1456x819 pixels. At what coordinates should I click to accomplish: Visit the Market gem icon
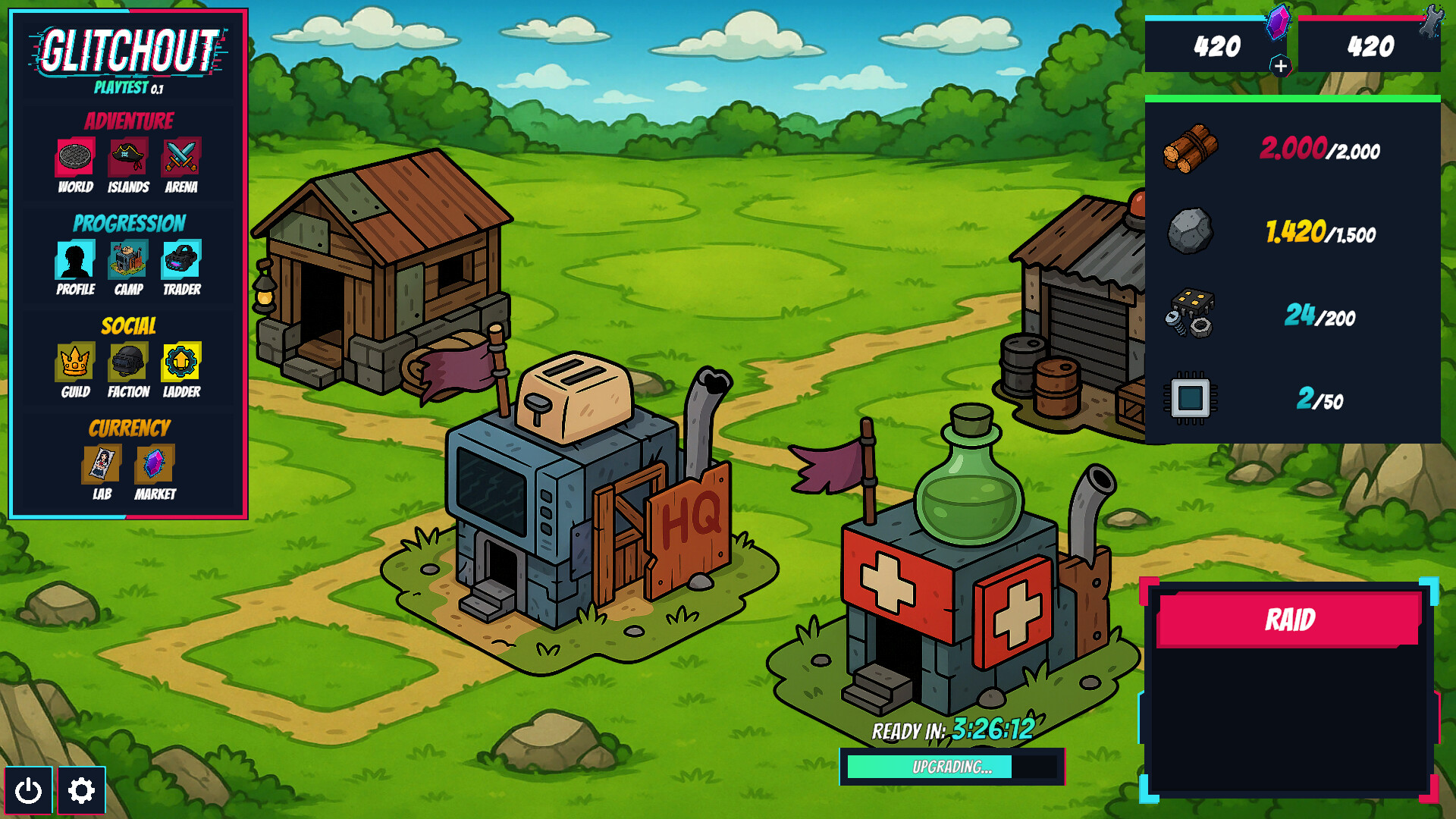pos(154,465)
